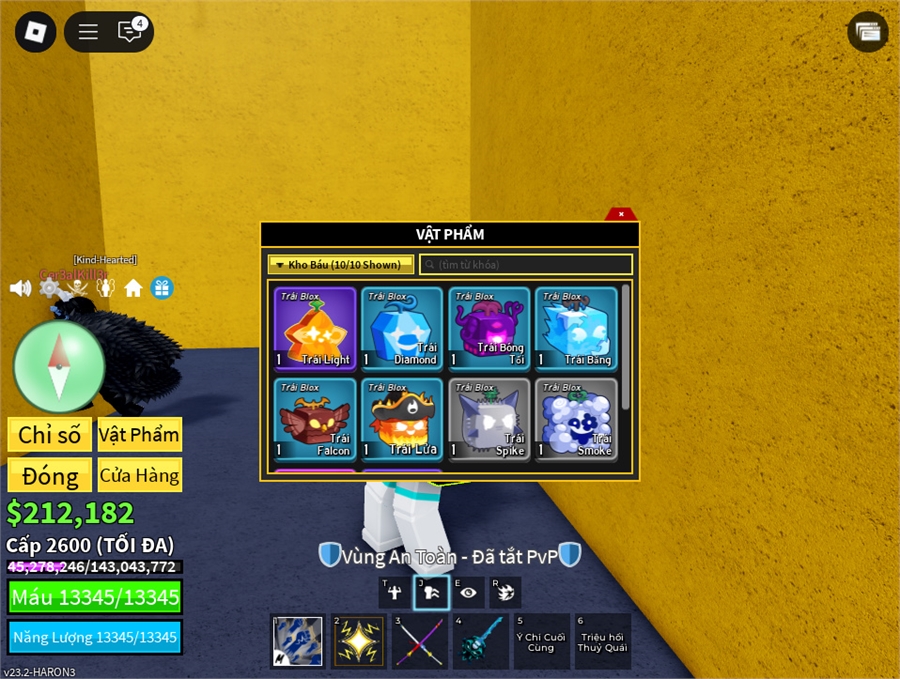Image resolution: width=900 pixels, height=679 pixels.
Task: Open the Chỉ số stats menu
Action: (x=49, y=435)
